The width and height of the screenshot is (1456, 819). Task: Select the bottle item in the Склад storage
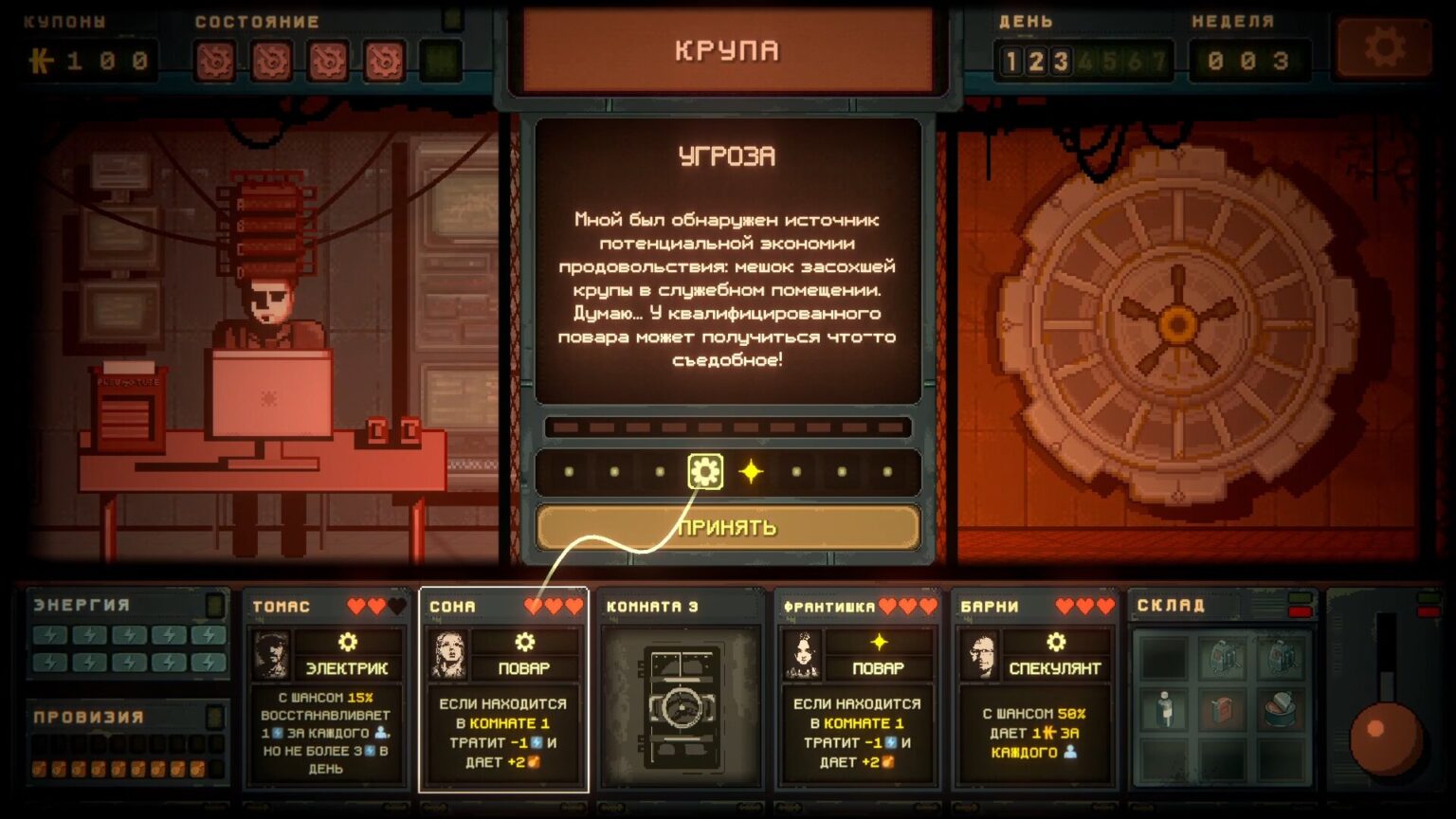click(x=1165, y=707)
